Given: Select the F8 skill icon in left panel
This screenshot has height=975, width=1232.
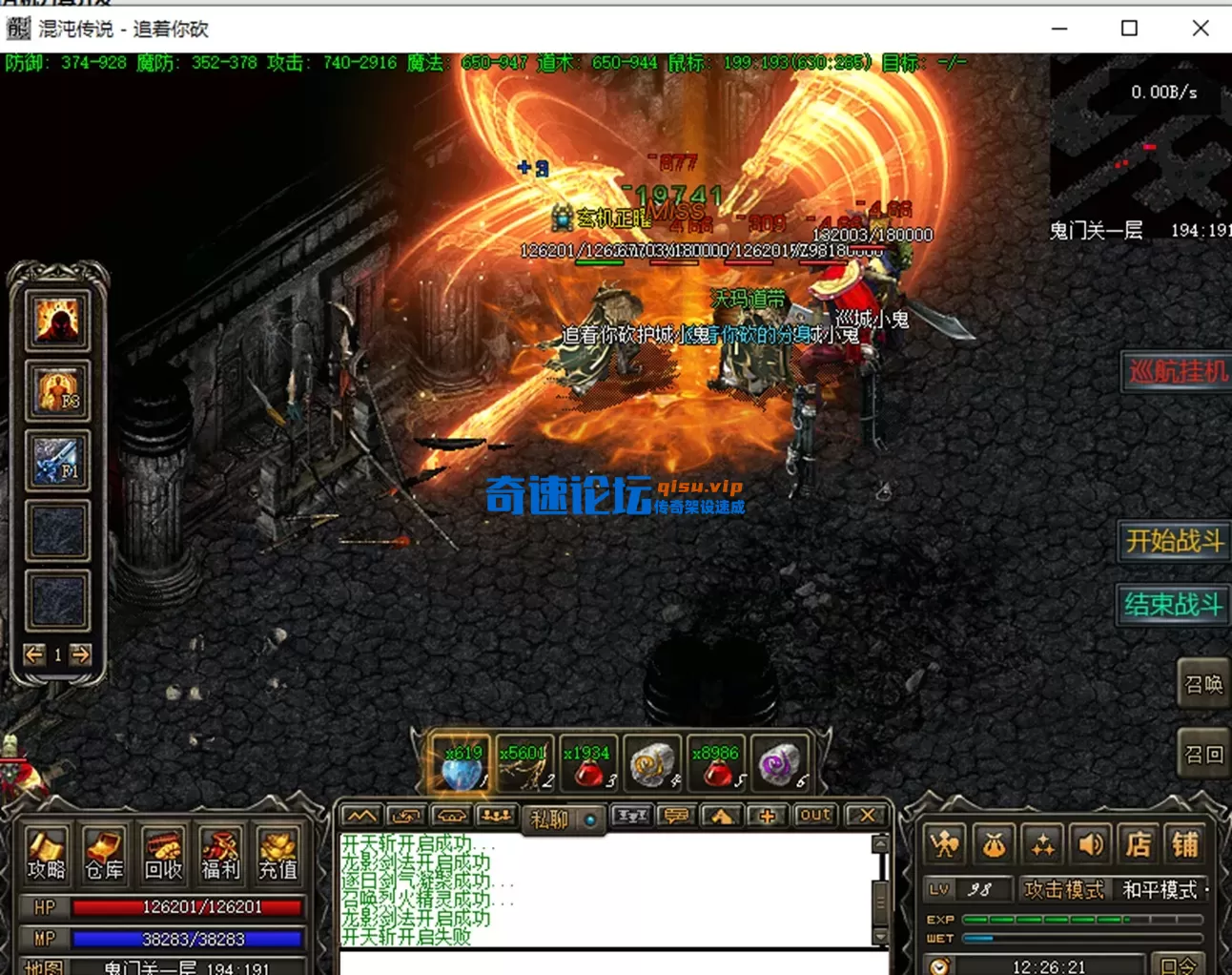Looking at the screenshot, I should (x=58, y=389).
